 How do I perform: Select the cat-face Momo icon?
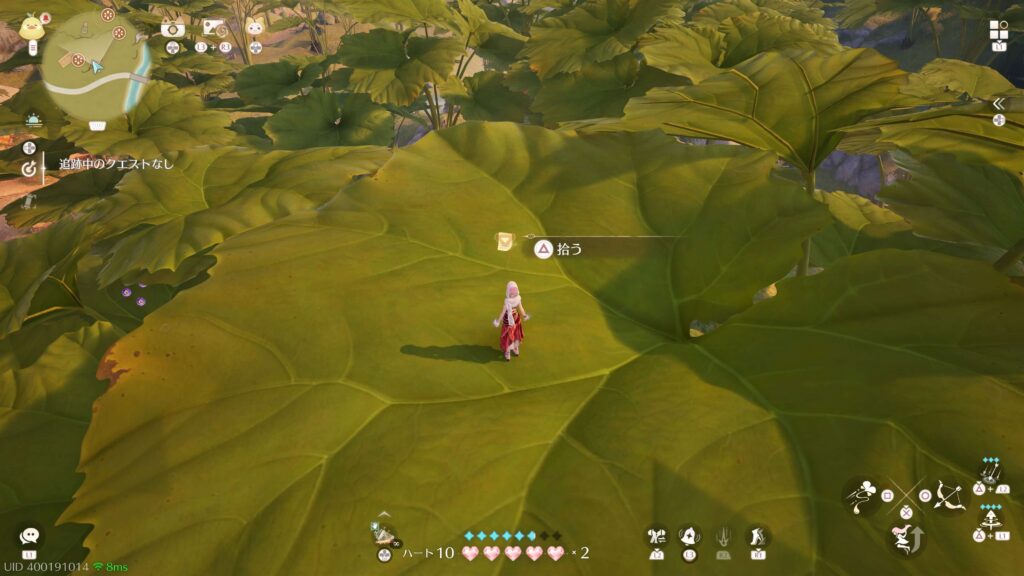(x=255, y=28)
